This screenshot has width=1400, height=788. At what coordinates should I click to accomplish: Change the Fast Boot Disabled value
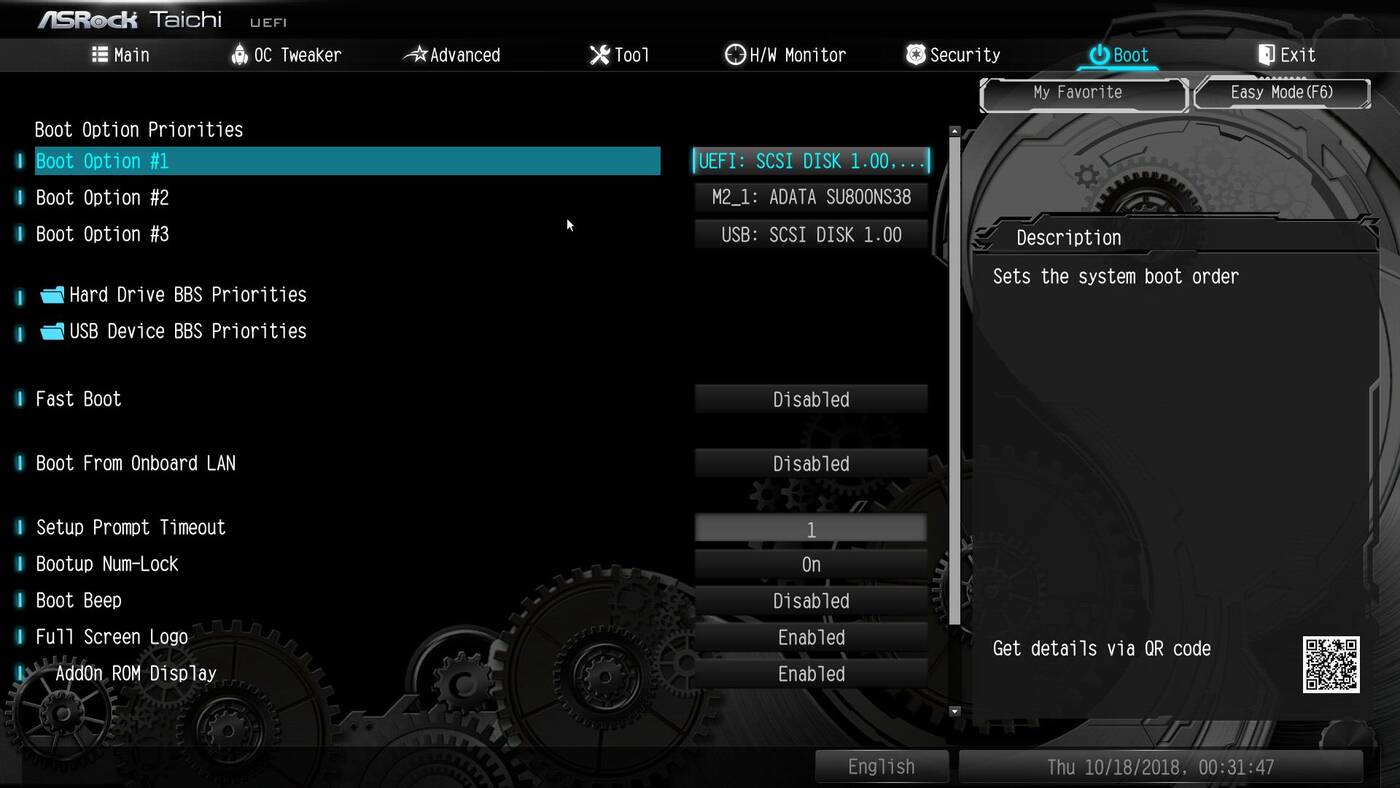811,400
